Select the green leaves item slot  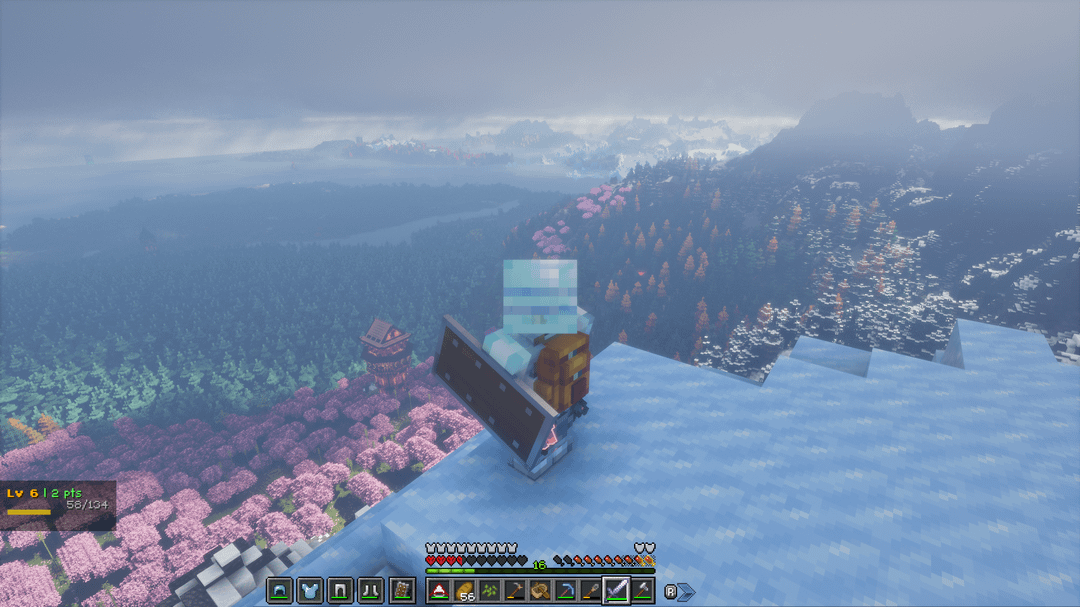point(490,590)
